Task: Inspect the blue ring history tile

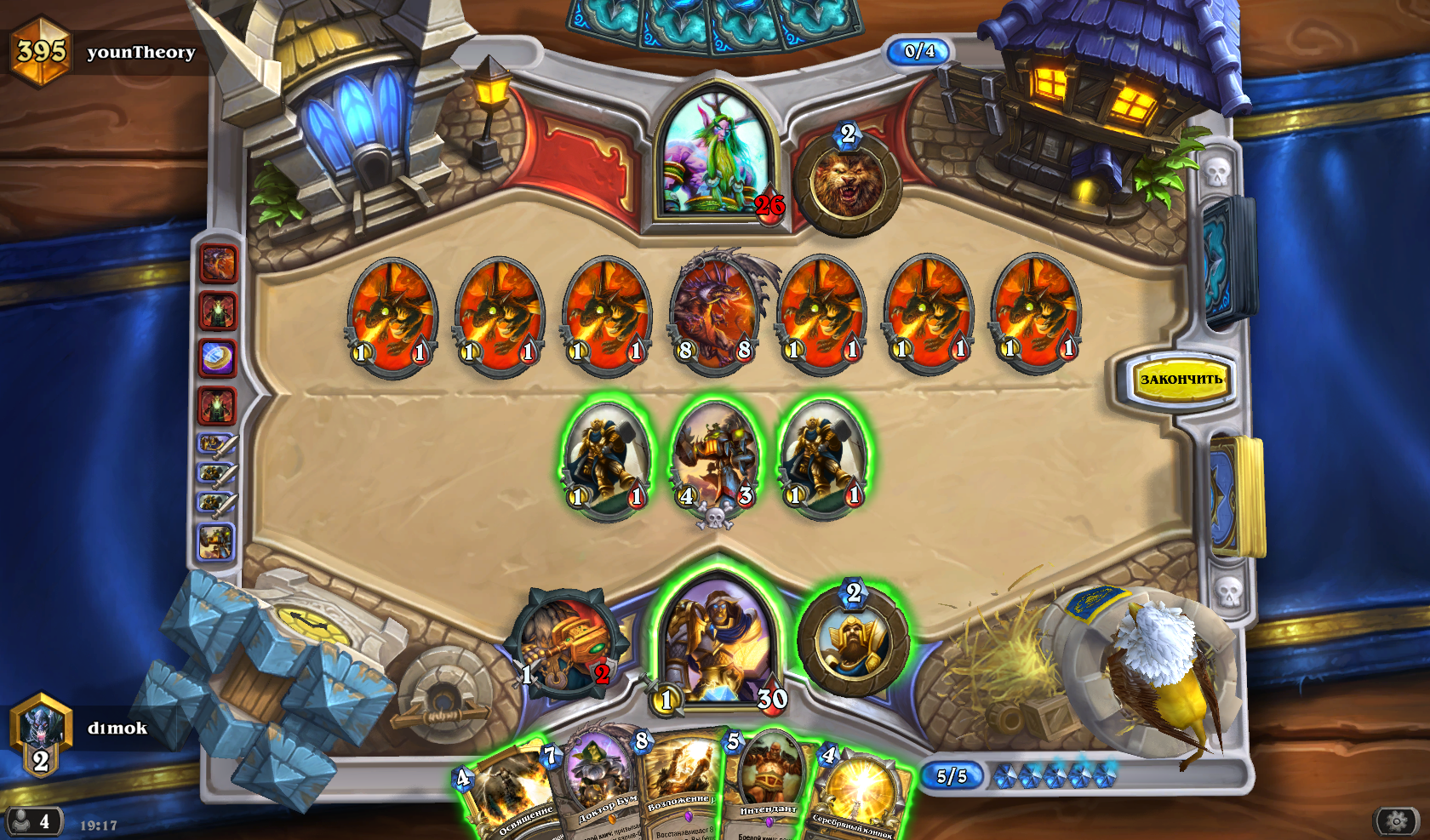Action: click(x=217, y=358)
